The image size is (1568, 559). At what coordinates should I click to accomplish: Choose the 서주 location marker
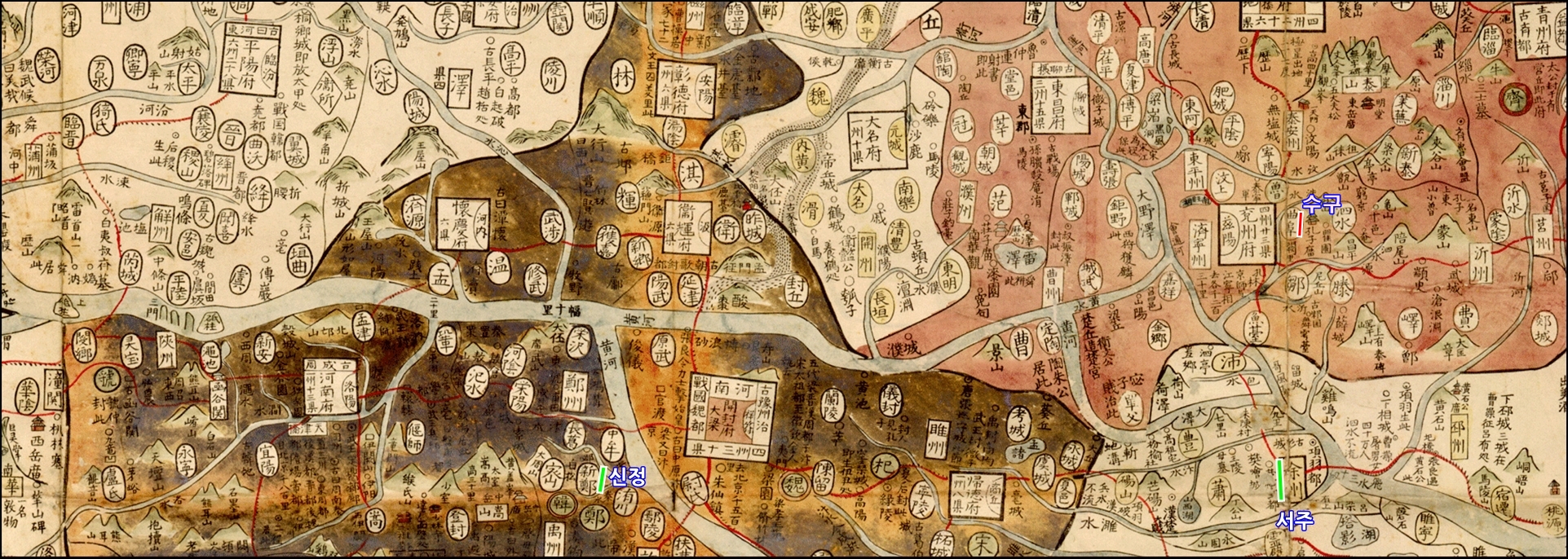tap(1281, 480)
